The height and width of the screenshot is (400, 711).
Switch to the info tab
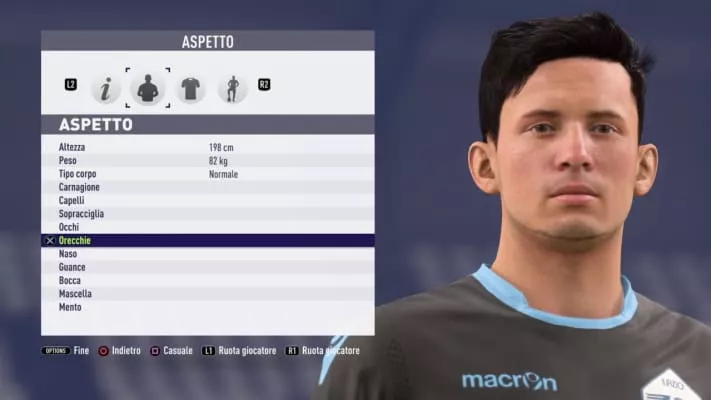click(x=105, y=88)
